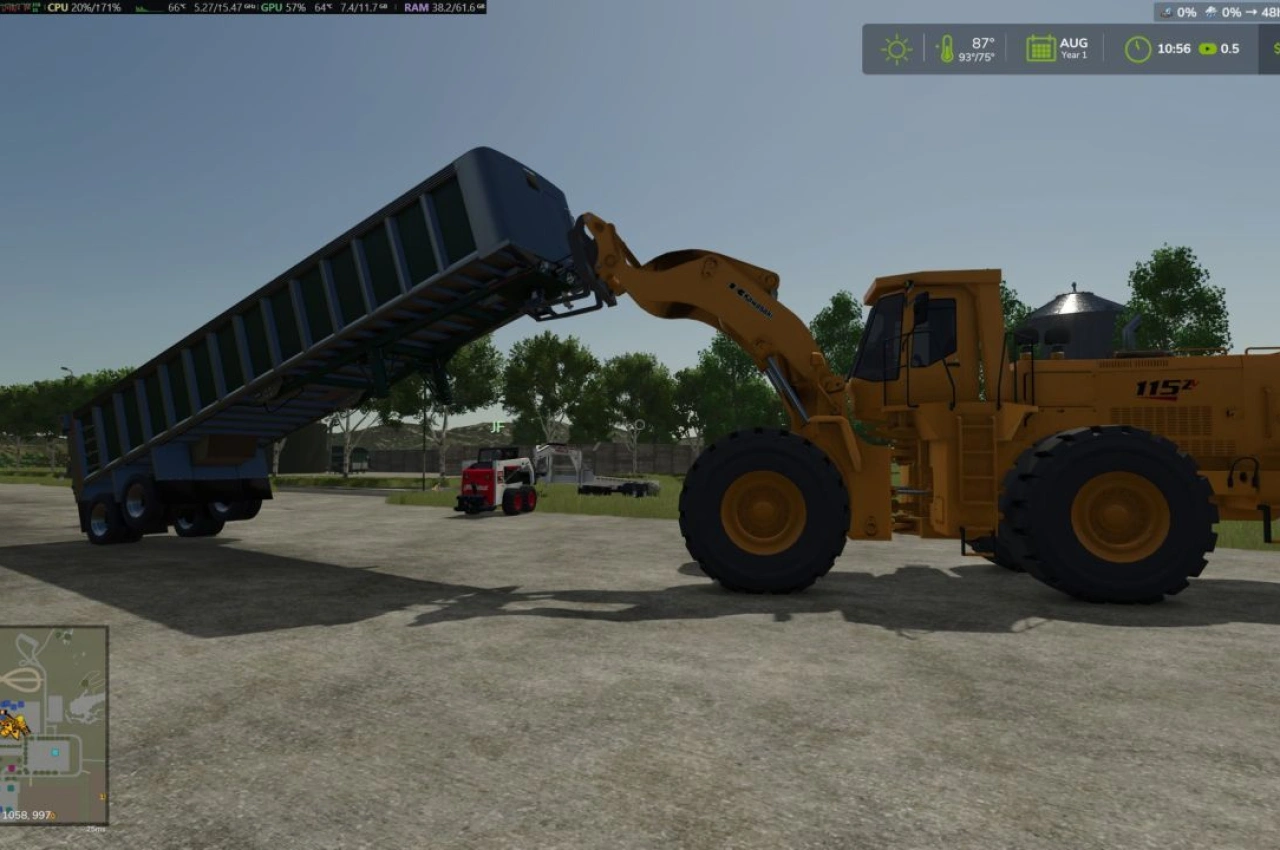Image resolution: width=1280 pixels, height=850 pixels.
Task: Click the coordinates label 1058, 997
Action: coord(27,813)
